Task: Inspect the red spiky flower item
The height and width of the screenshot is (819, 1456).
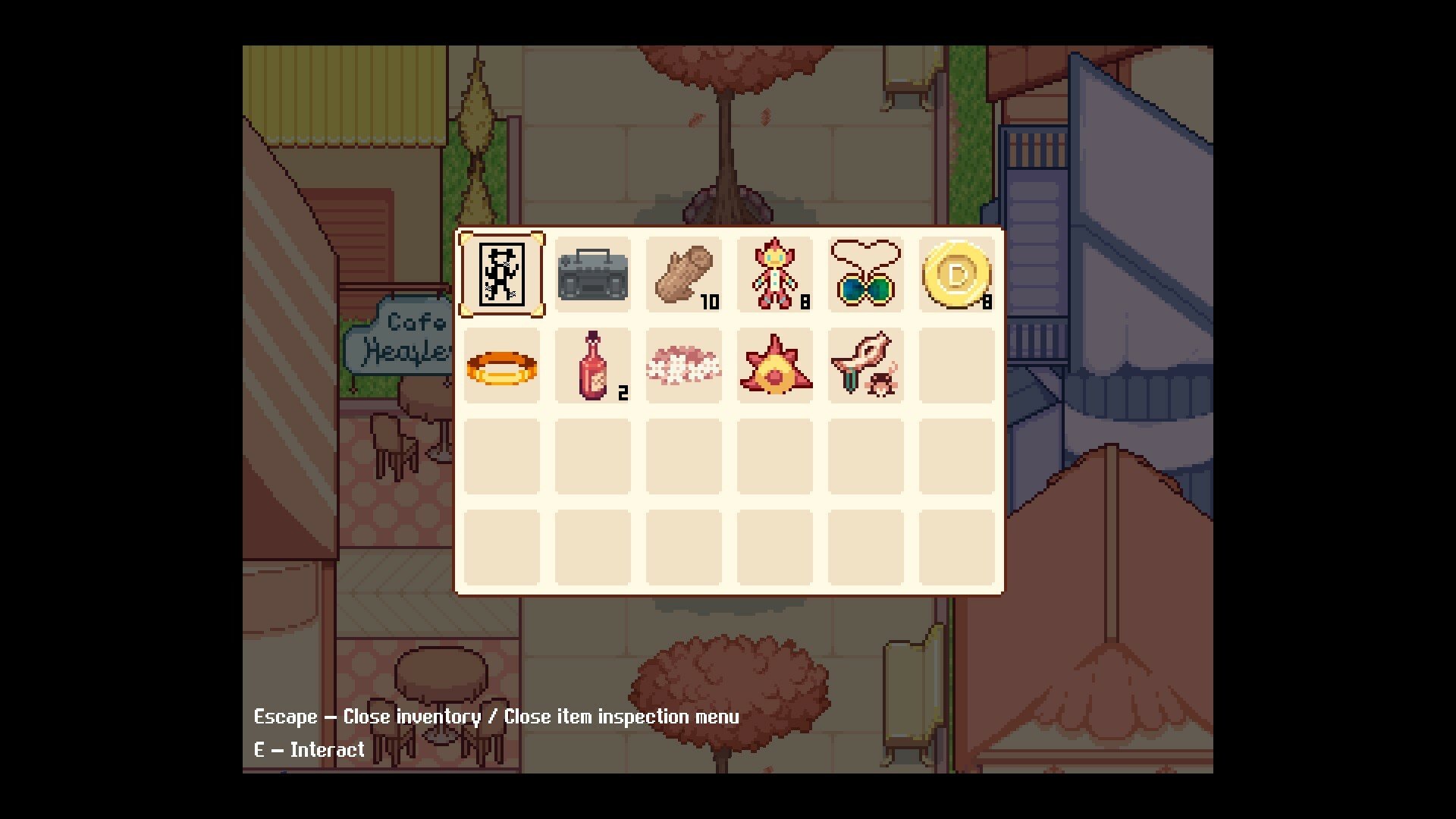Action: (774, 366)
